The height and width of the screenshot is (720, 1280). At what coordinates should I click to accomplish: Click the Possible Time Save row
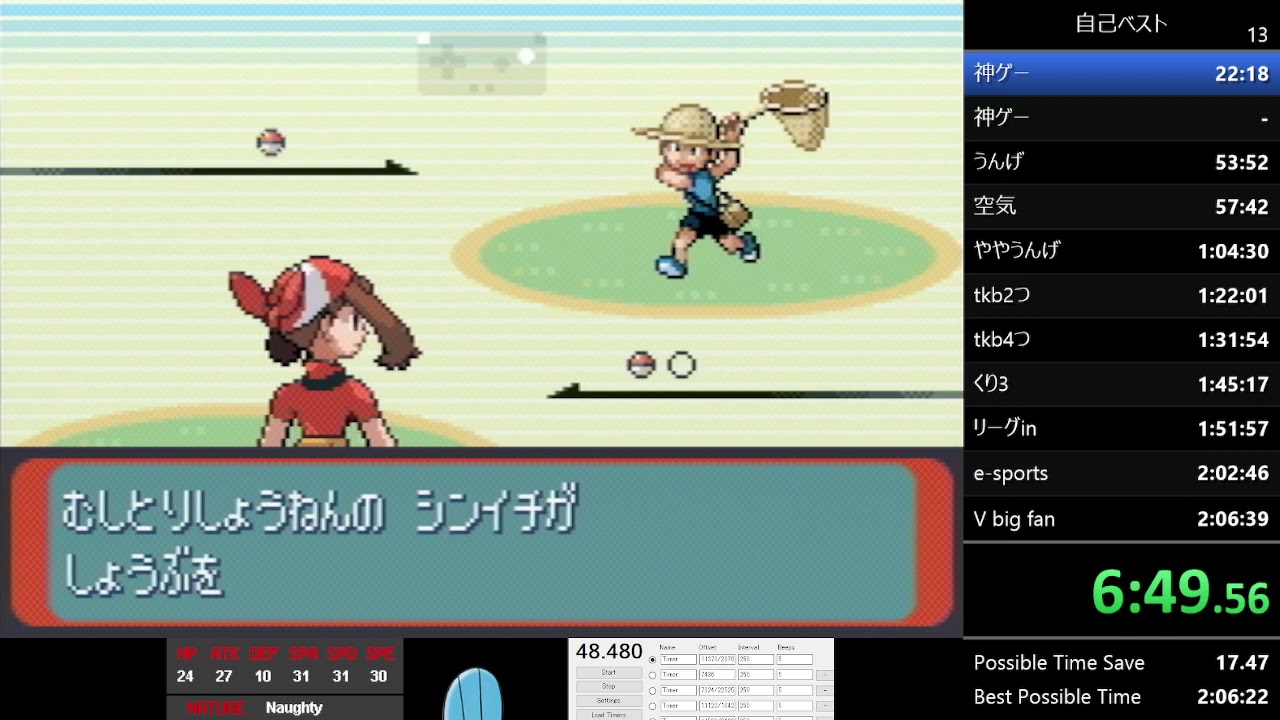point(1119,662)
